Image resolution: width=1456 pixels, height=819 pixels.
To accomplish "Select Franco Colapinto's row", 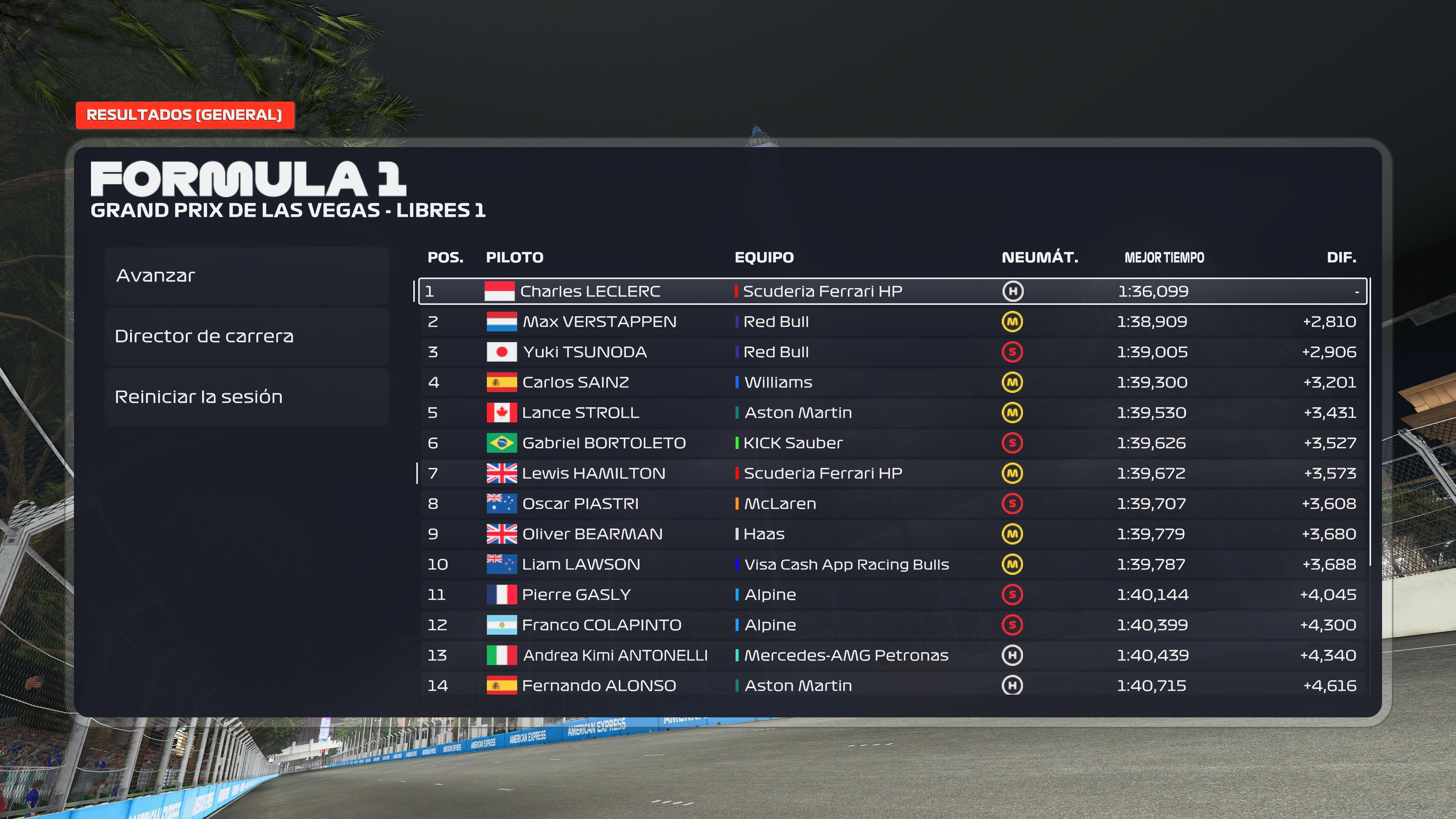I will point(892,625).
